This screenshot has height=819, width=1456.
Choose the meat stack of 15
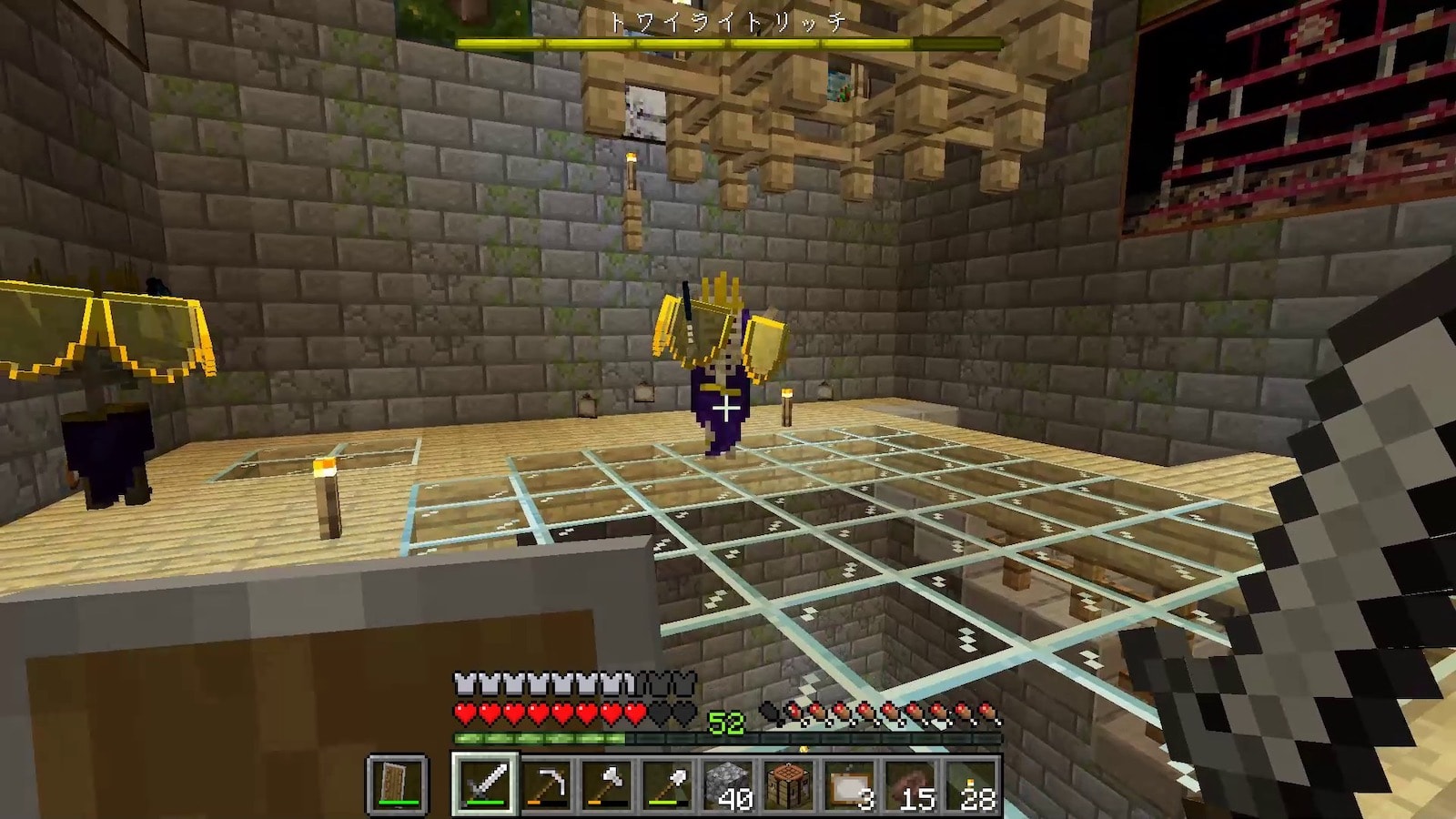pyautogui.click(x=912, y=784)
